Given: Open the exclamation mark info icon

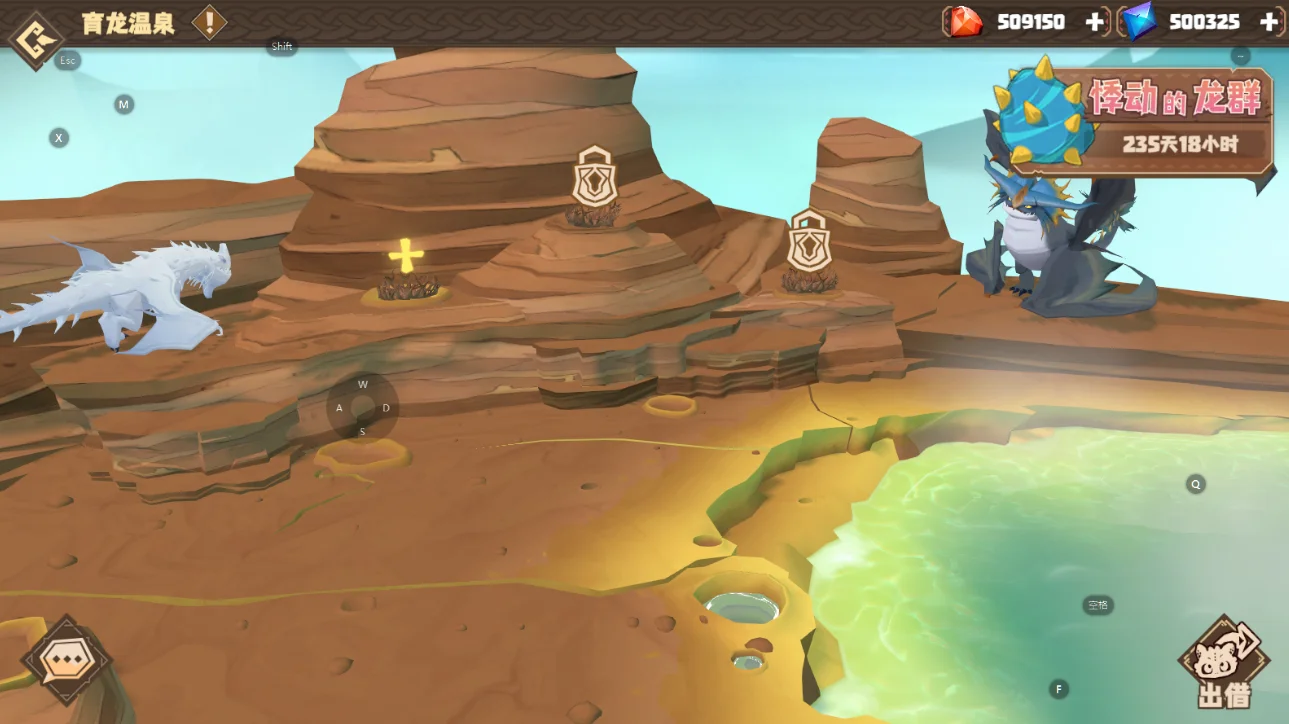Looking at the screenshot, I should click(x=209, y=22).
